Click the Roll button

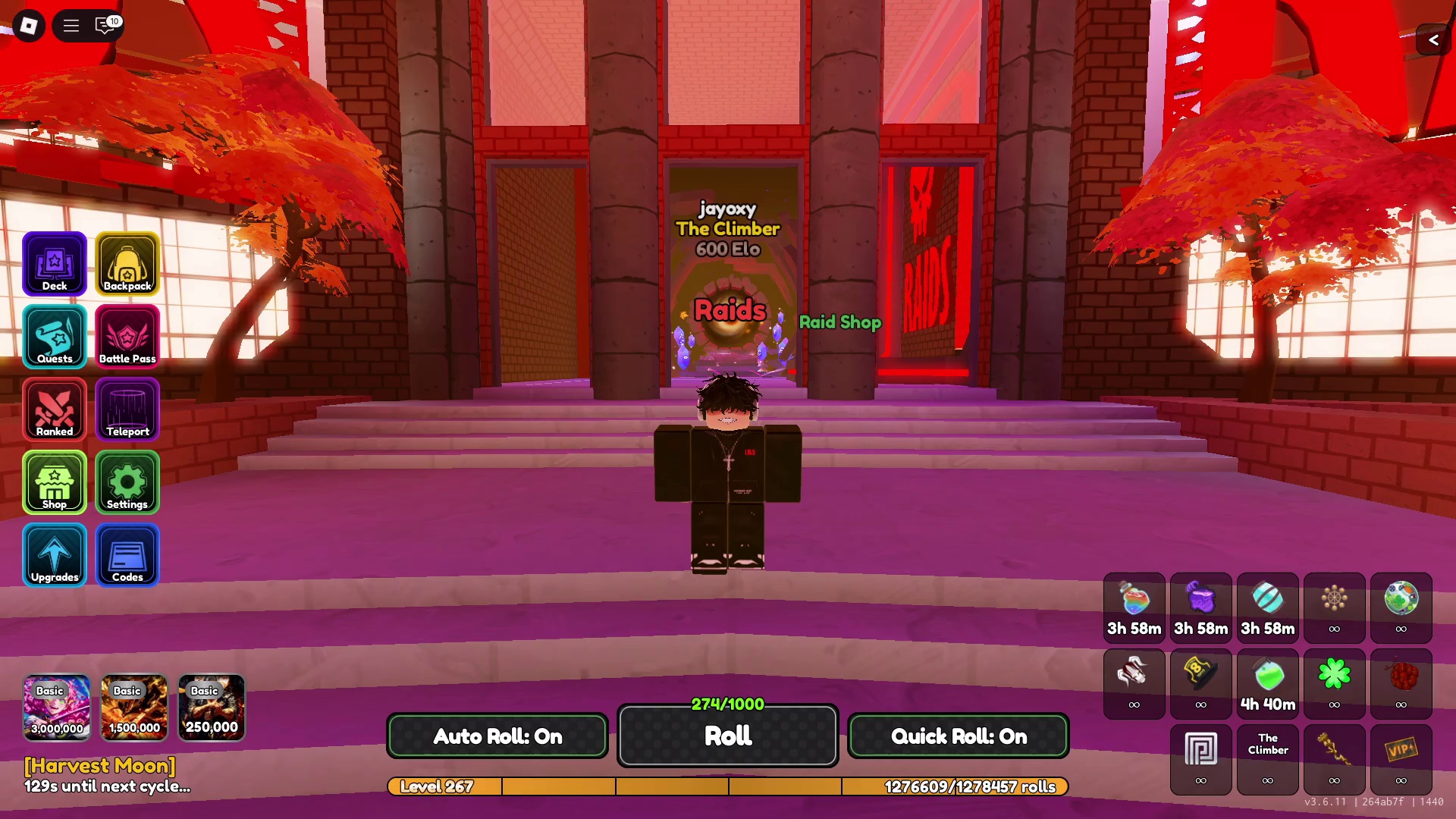point(727,736)
